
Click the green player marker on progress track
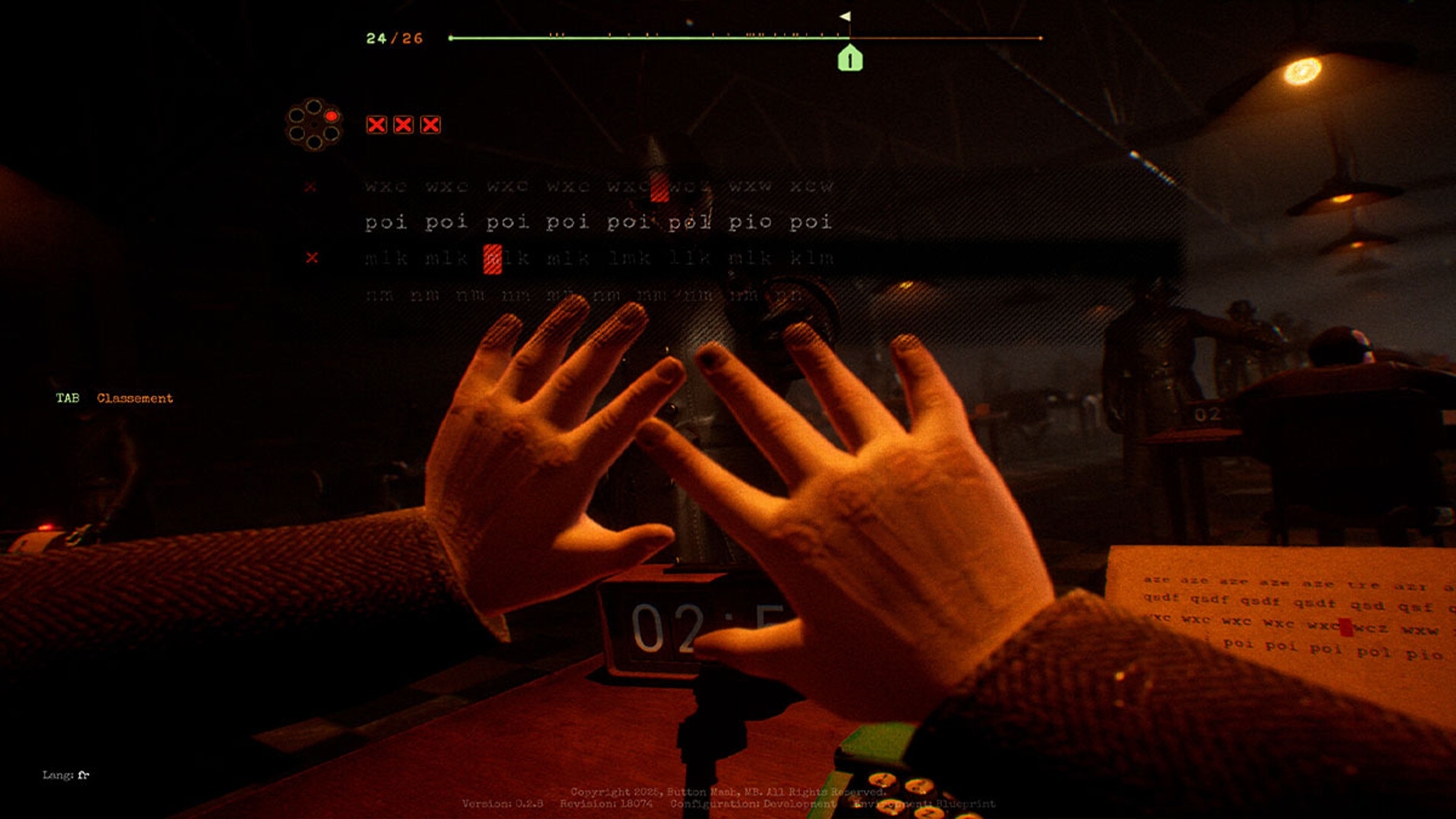pyautogui.click(x=849, y=59)
